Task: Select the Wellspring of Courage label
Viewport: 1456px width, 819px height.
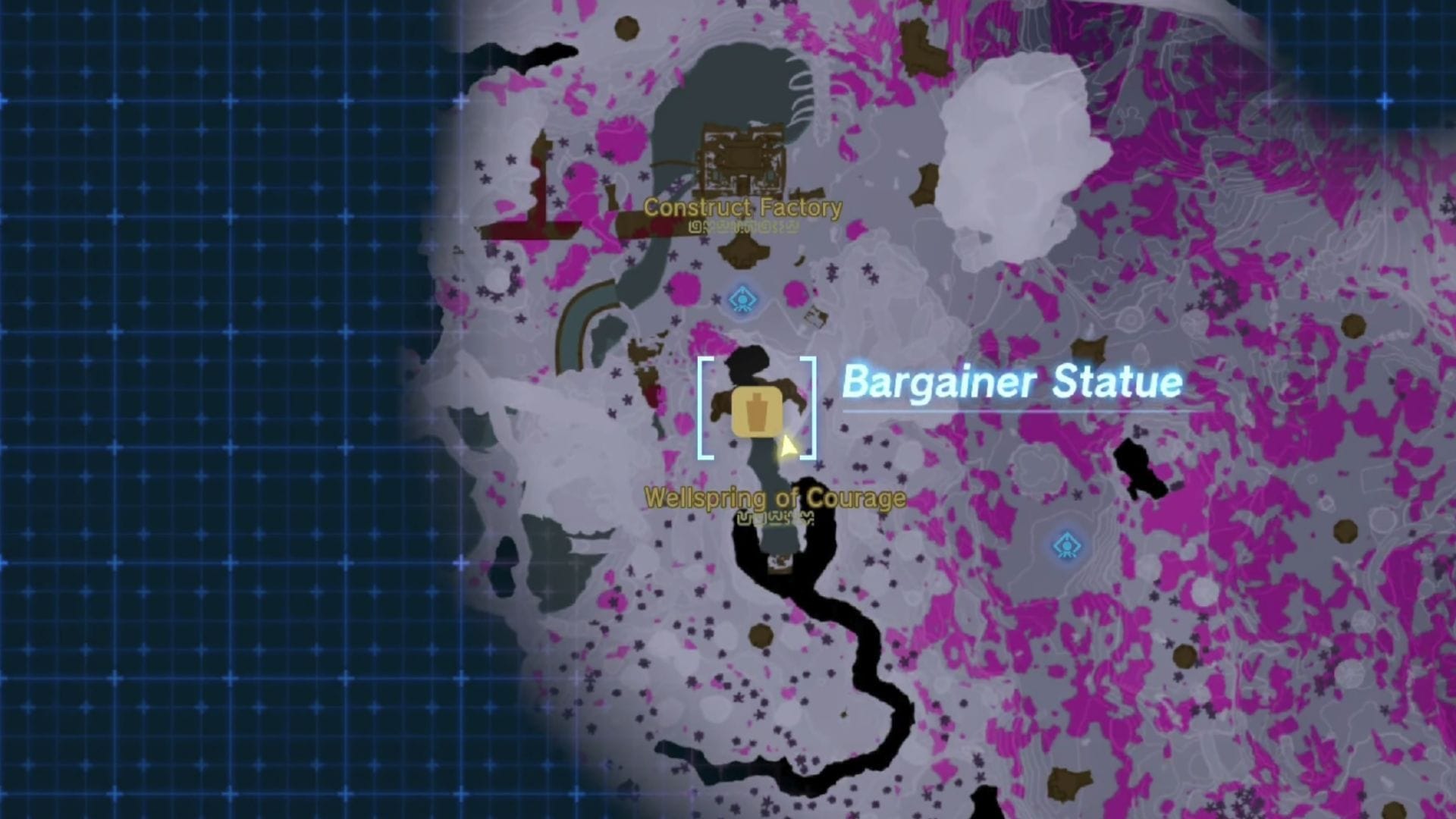Action: click(775, 499)
